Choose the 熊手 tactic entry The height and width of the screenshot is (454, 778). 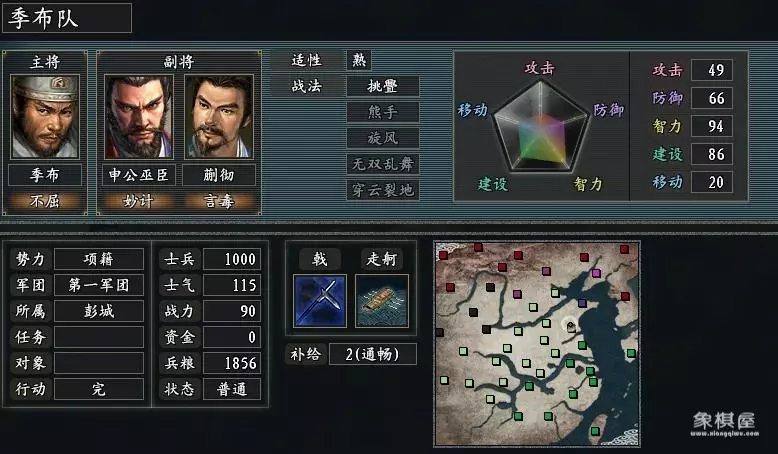click(382, 112)
